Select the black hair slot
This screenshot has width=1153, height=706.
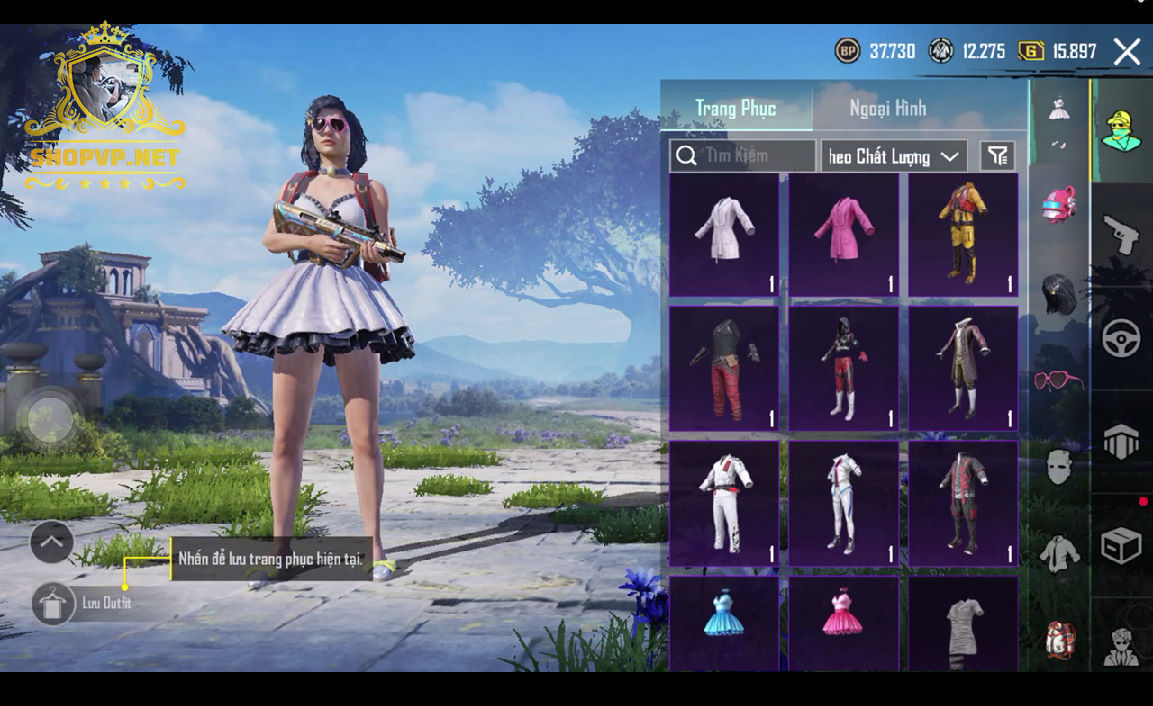(x=1059, y=295)
